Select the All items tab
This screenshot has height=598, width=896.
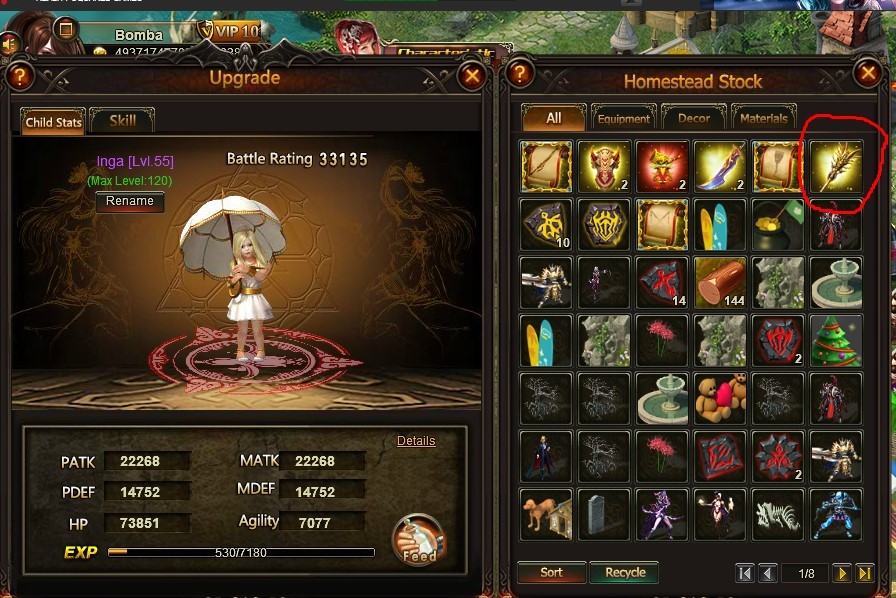pyautogui.click(x=553, y=118)
